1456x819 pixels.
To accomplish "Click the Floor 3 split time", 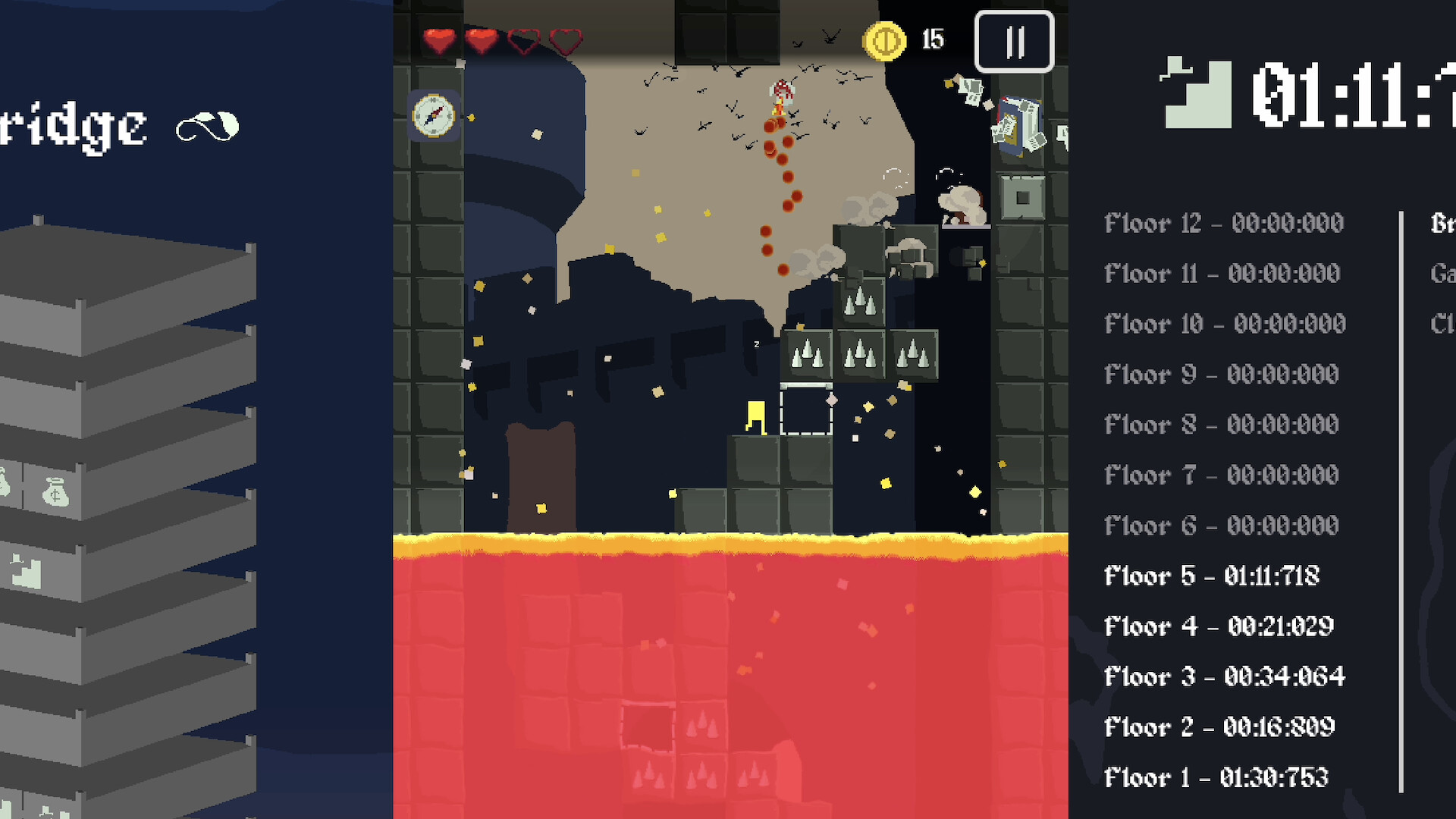I will [1224, 676].
